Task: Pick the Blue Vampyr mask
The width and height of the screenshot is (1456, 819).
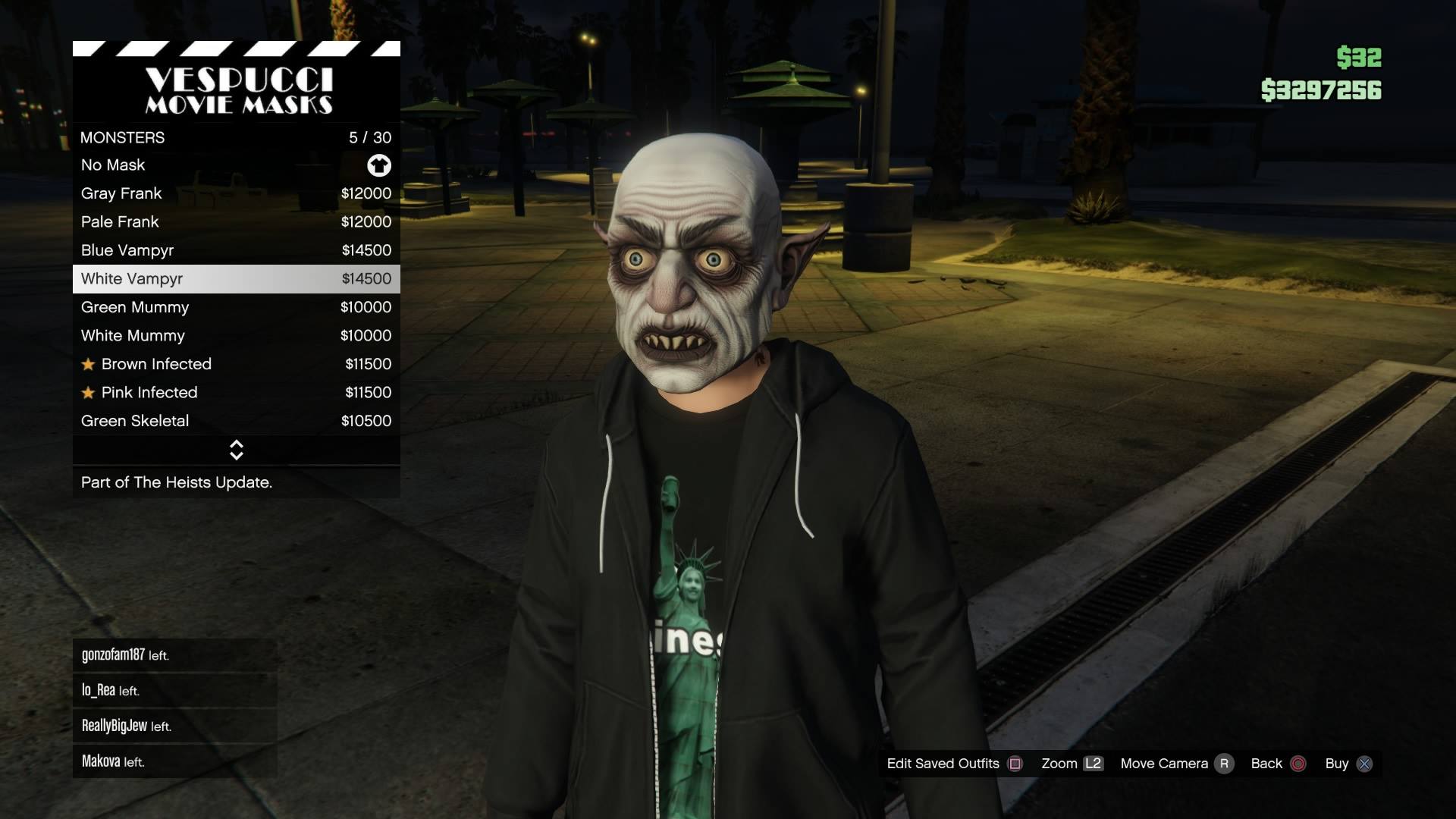Action: [x=236, y=250]
